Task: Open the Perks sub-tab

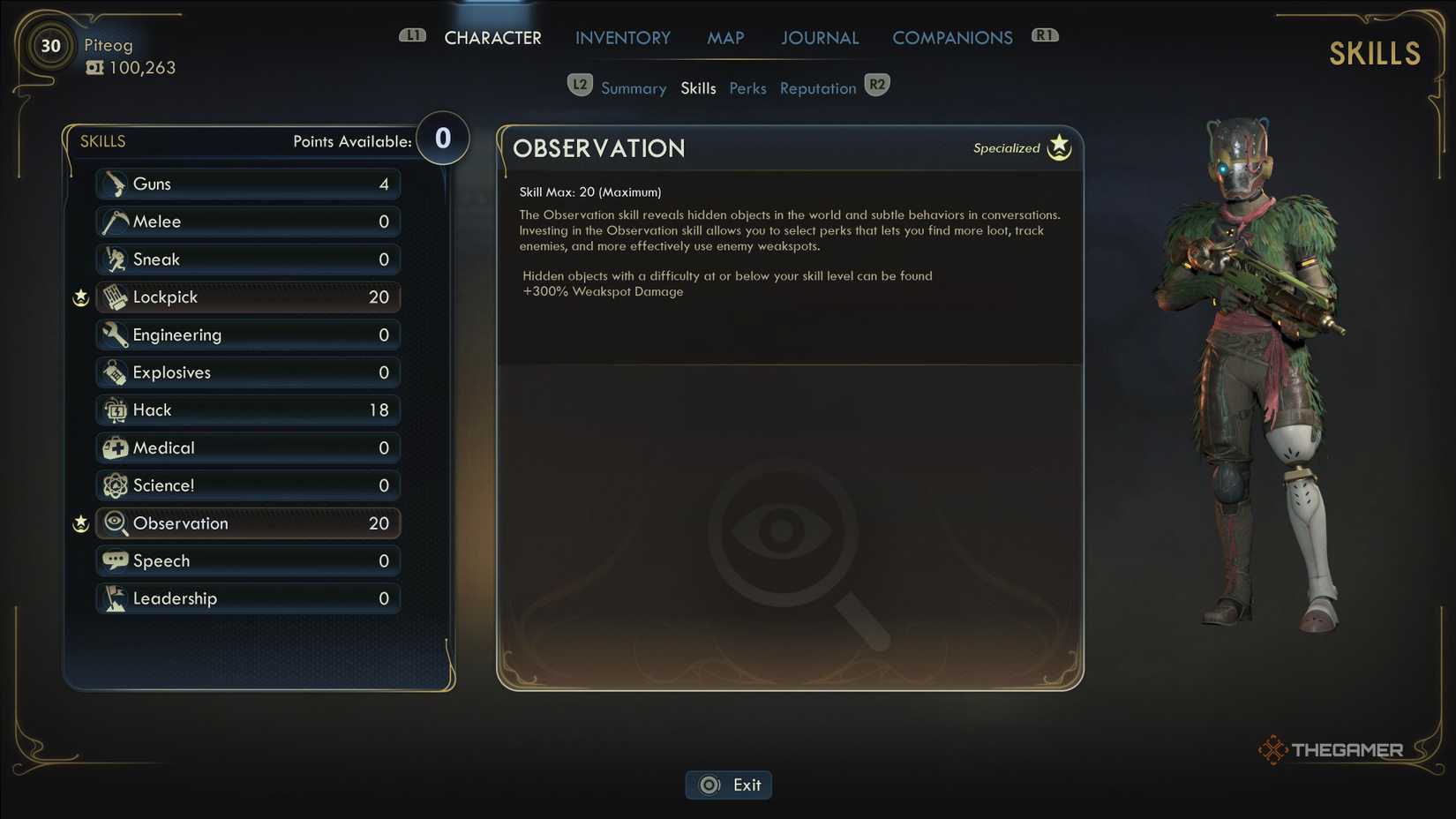Action: pyautogui.click(x=747, y=87)
